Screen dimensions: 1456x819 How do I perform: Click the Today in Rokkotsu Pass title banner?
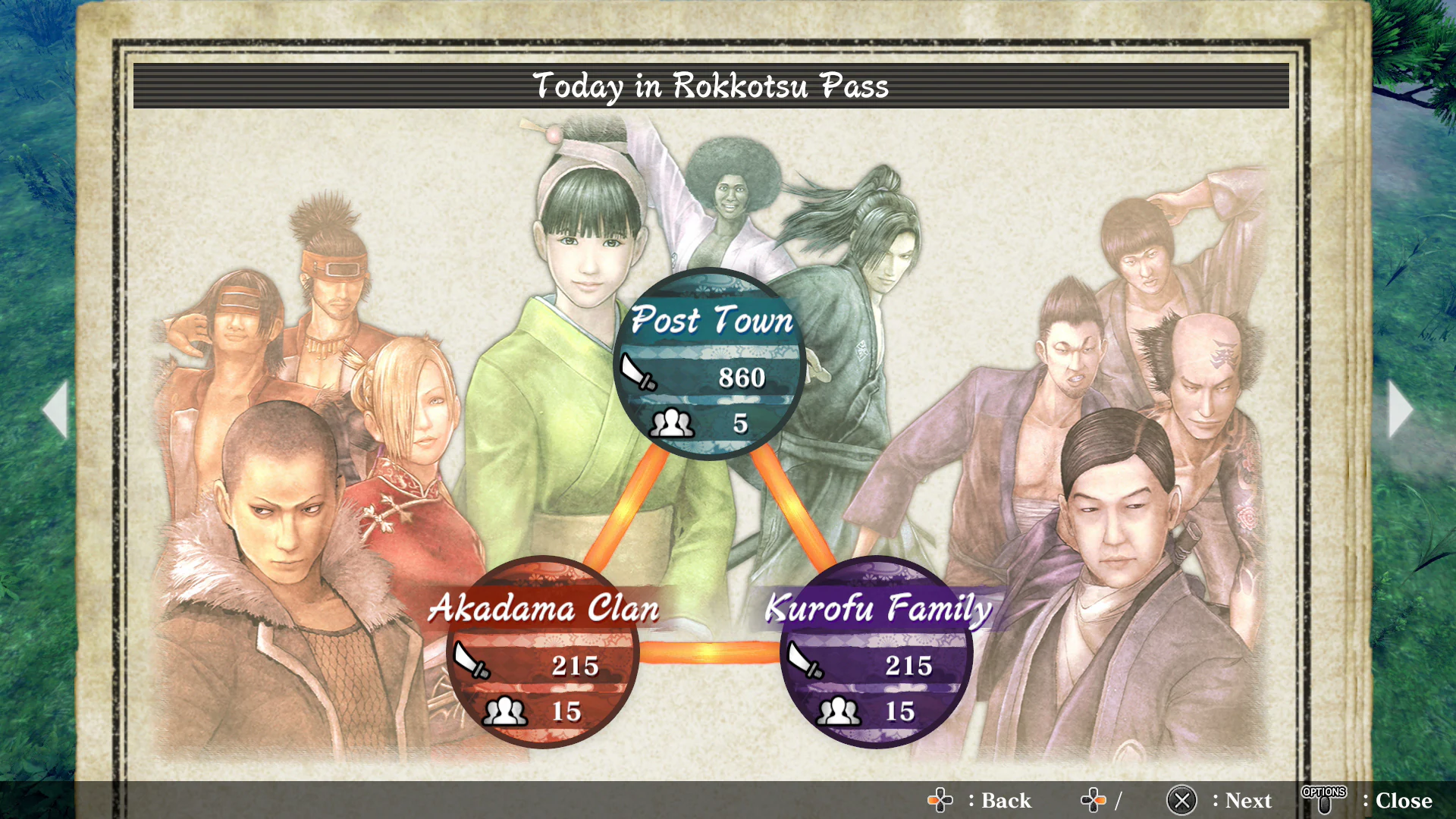pos(711,86)
